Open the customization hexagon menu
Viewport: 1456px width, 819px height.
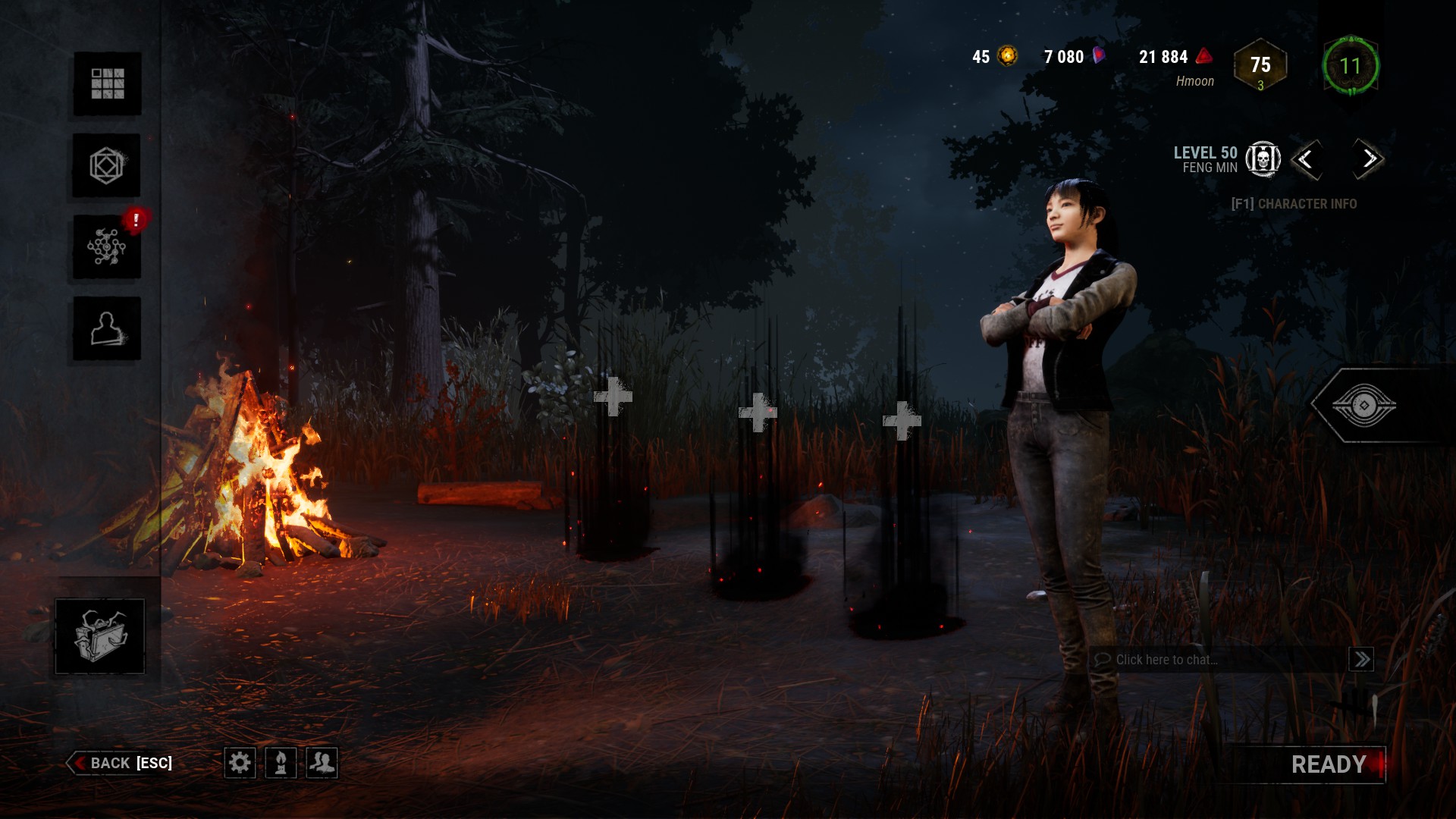[x=107, y=165]
